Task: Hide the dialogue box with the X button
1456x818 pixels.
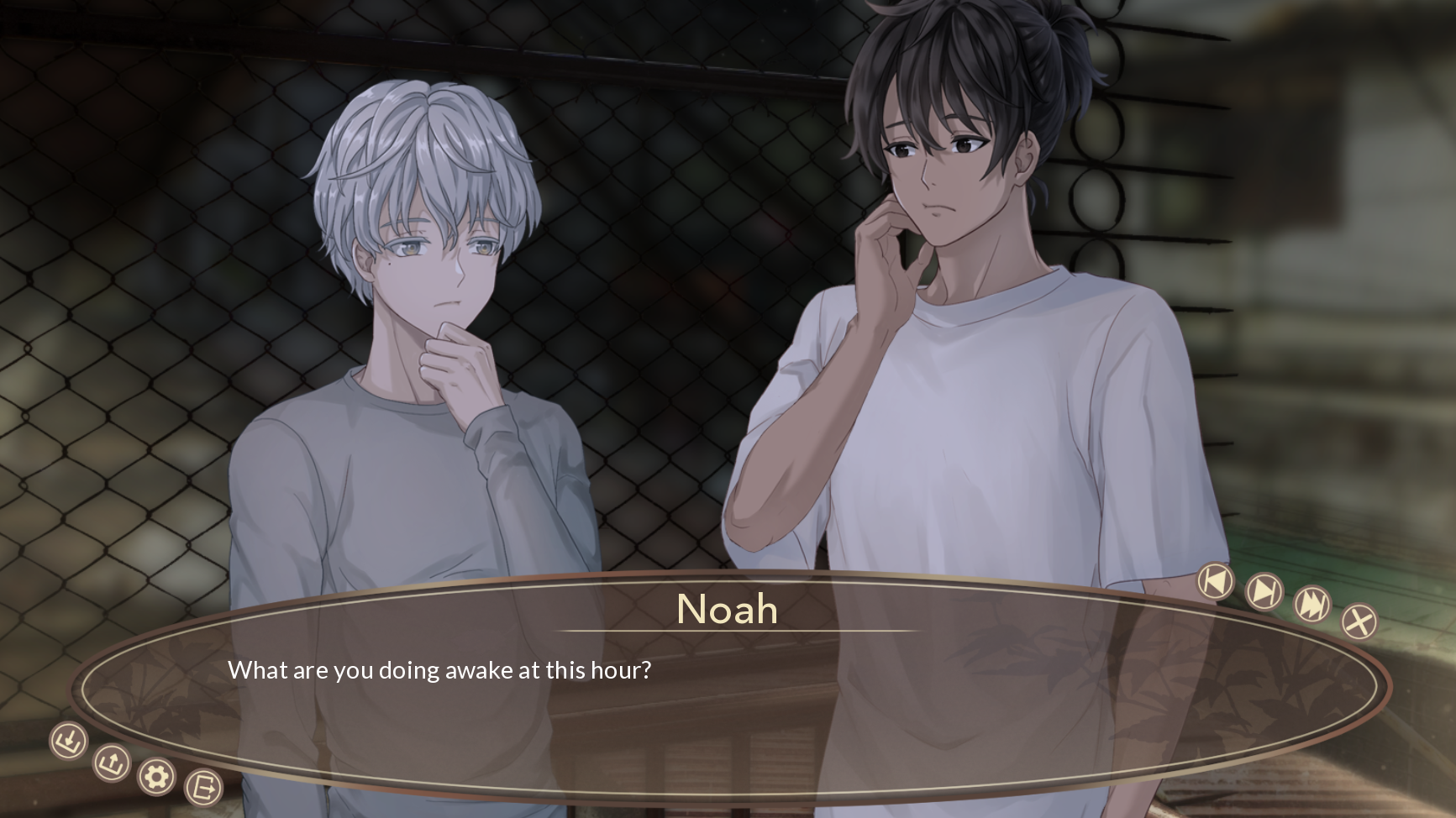Action: pyautogui.click(x=1359, y=622)
